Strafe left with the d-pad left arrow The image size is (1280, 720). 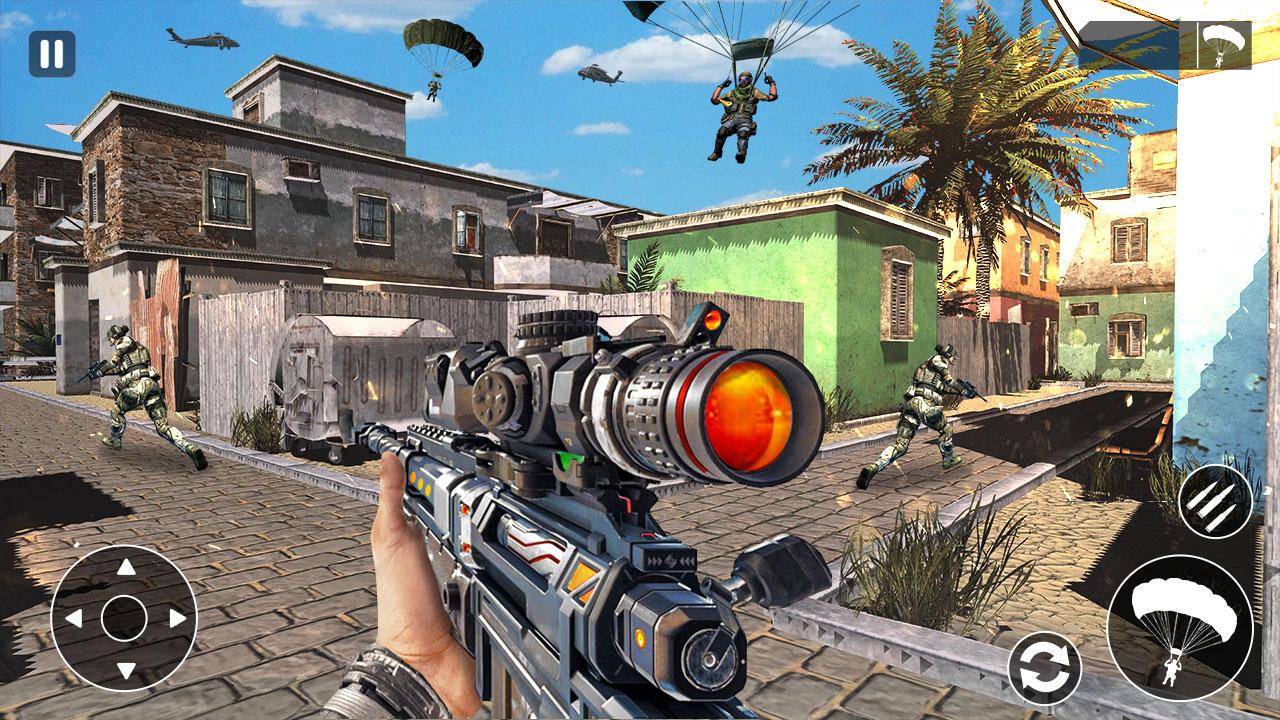[73, 618]
